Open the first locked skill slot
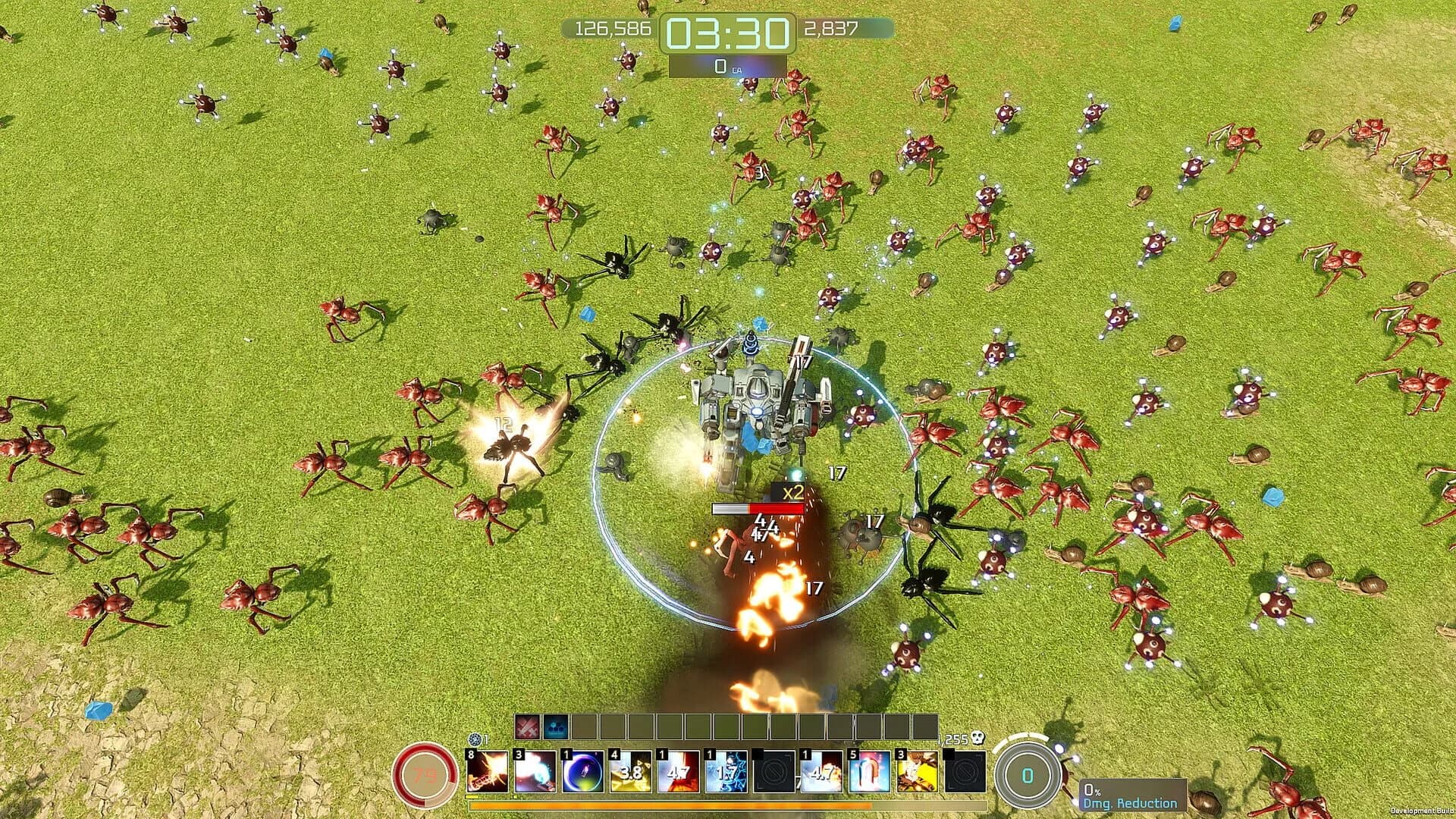Image resolution: width=1456 pixels, height=819 pixels. click(774, 772)
